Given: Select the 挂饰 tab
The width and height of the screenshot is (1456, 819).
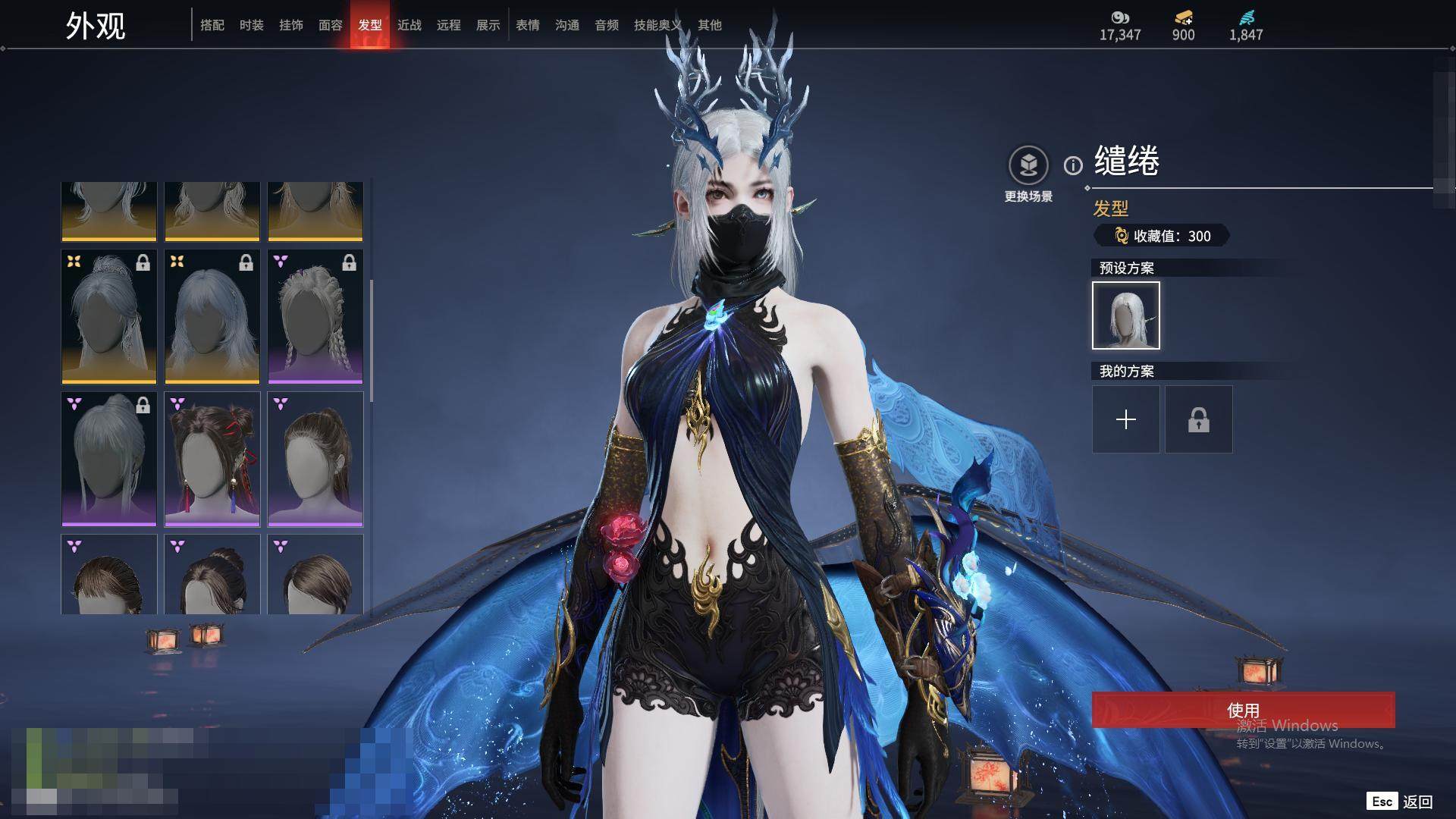Looking at the screenshot, I should [x=291, y=25].
